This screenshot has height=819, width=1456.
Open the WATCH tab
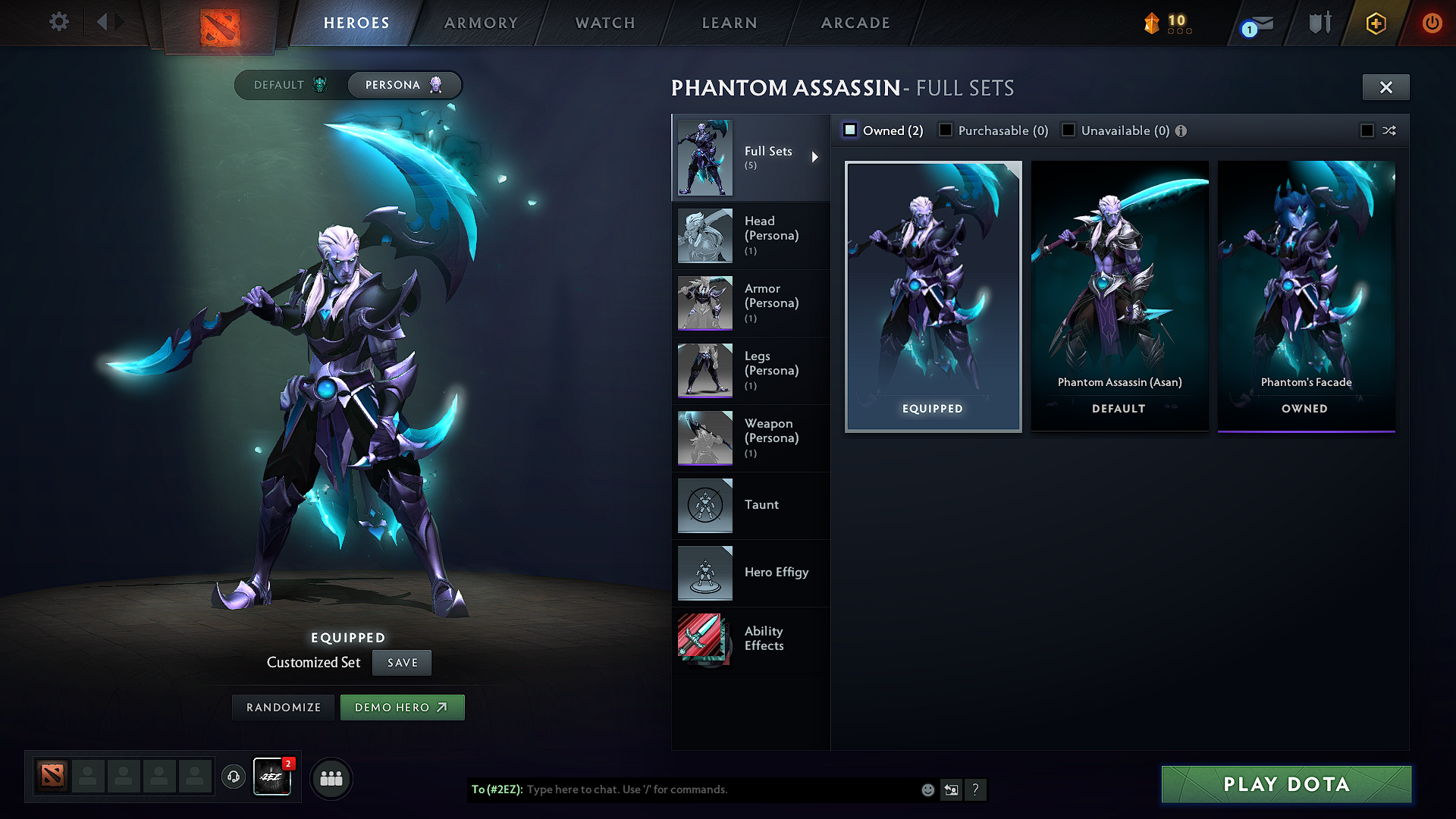click(604, 23)
